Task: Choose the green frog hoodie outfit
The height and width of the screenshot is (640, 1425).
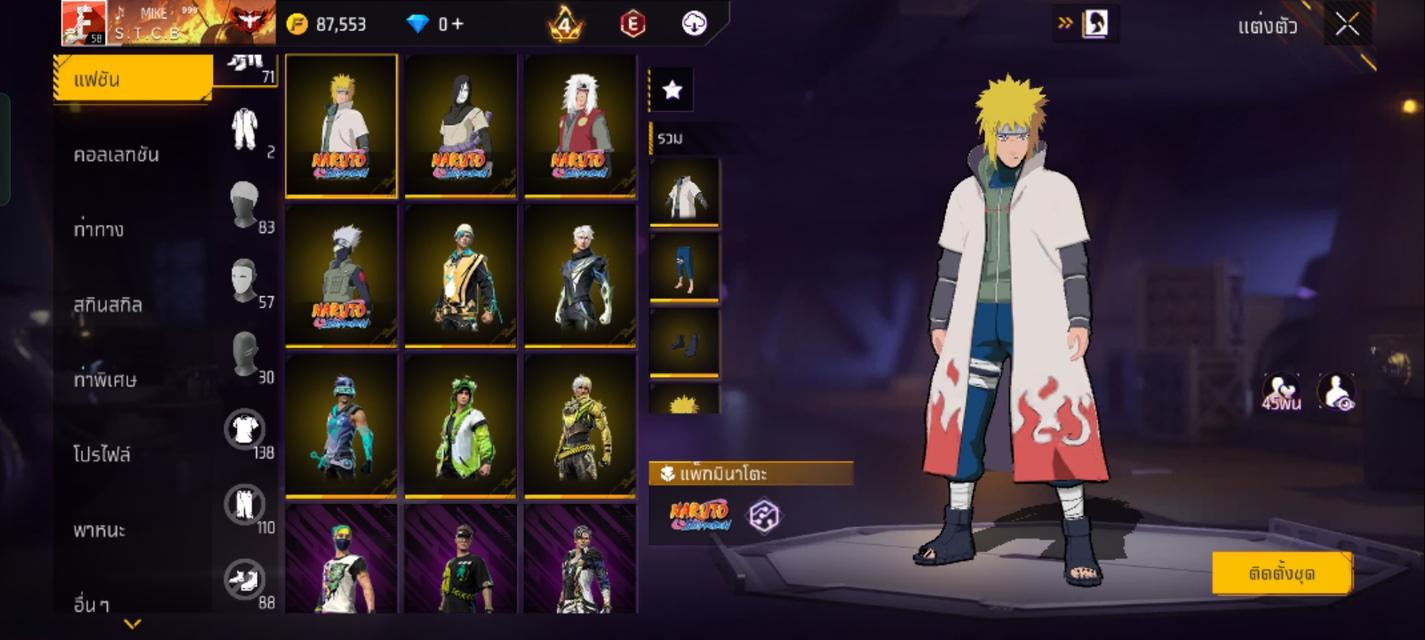Action: point(461,425)
